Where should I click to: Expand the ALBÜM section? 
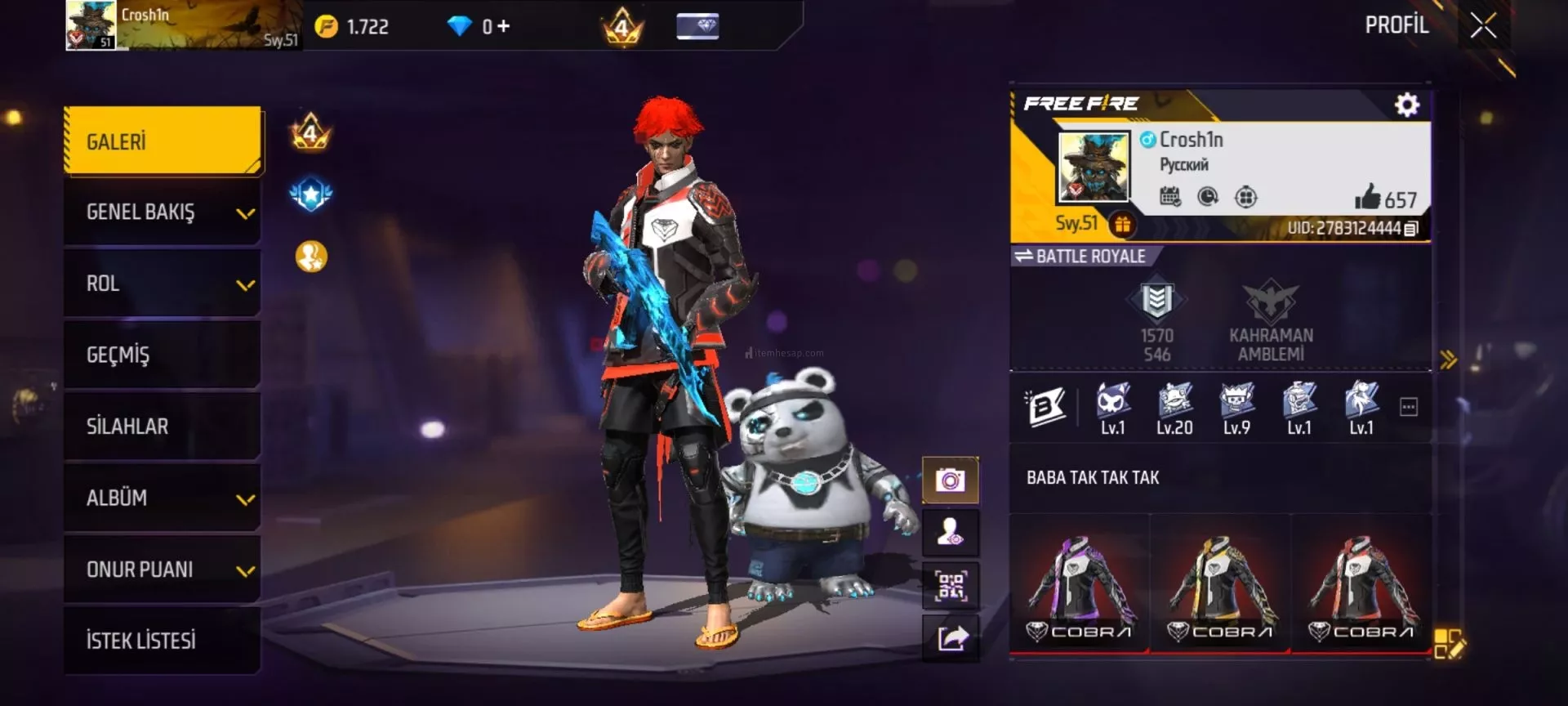coord(163,498)
